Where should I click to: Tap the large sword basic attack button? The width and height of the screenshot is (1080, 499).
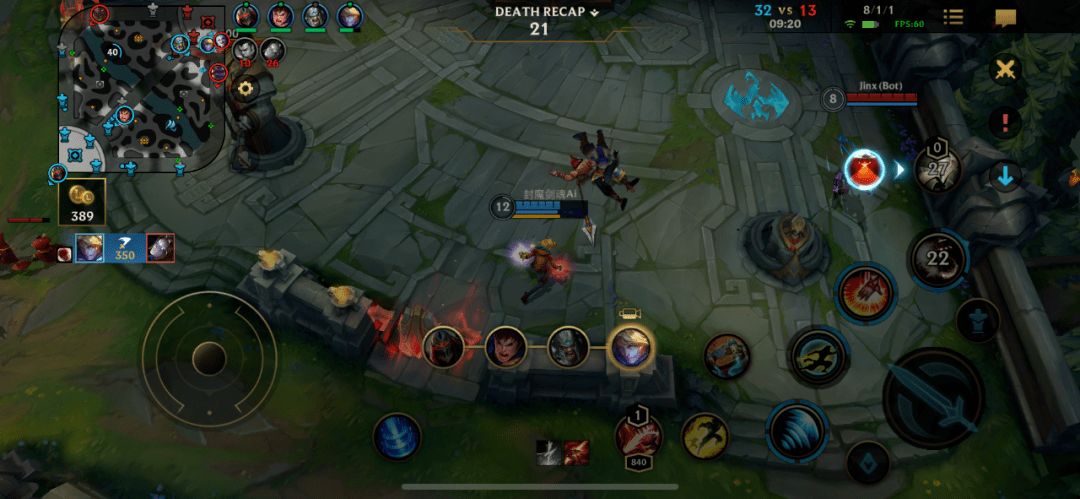(934, 398)
